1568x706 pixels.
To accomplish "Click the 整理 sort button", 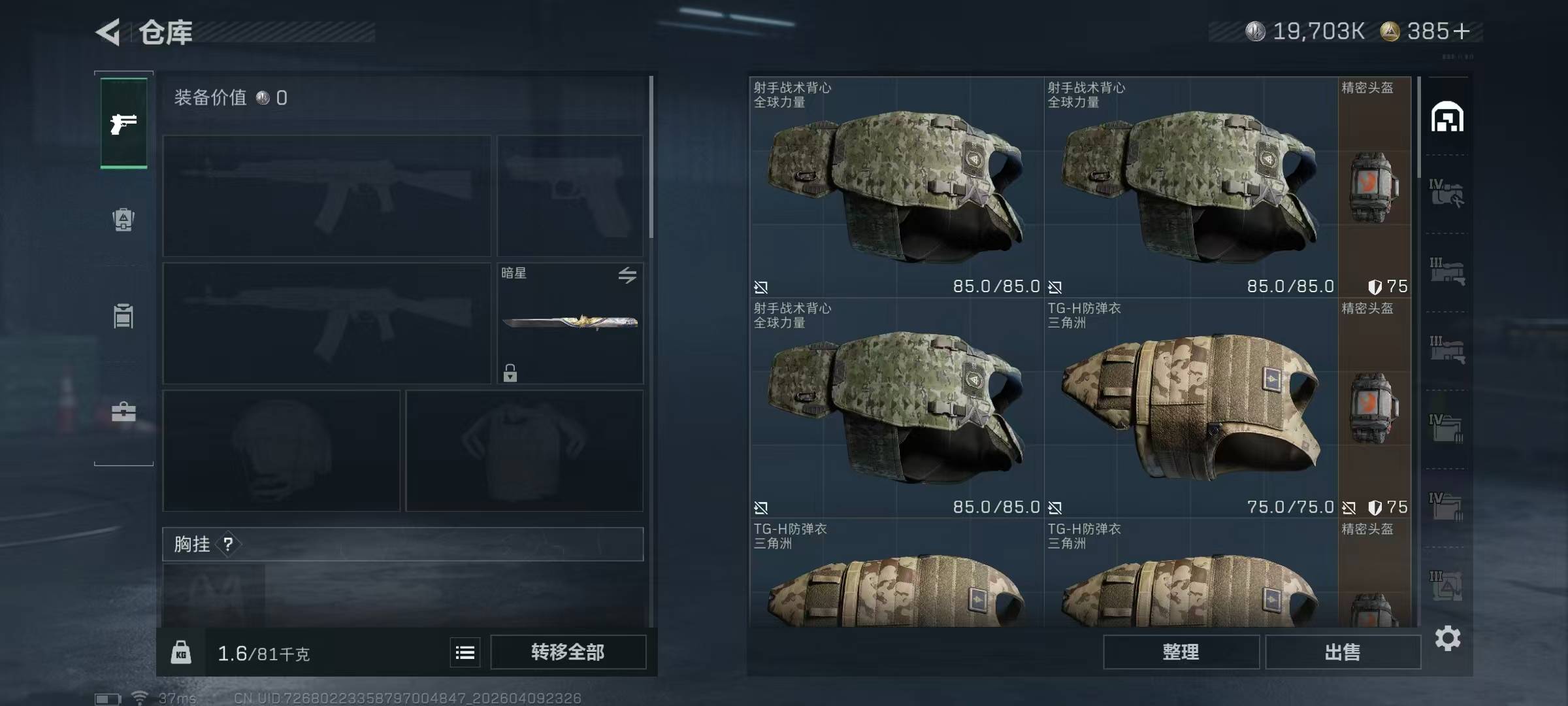I will click(1181, 652).
